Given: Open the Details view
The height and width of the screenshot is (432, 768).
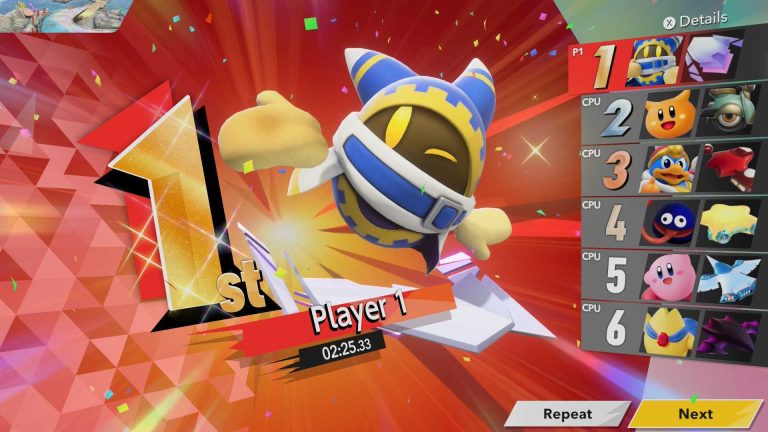Looking at the screenshot, I should click(x=695, y=20).
